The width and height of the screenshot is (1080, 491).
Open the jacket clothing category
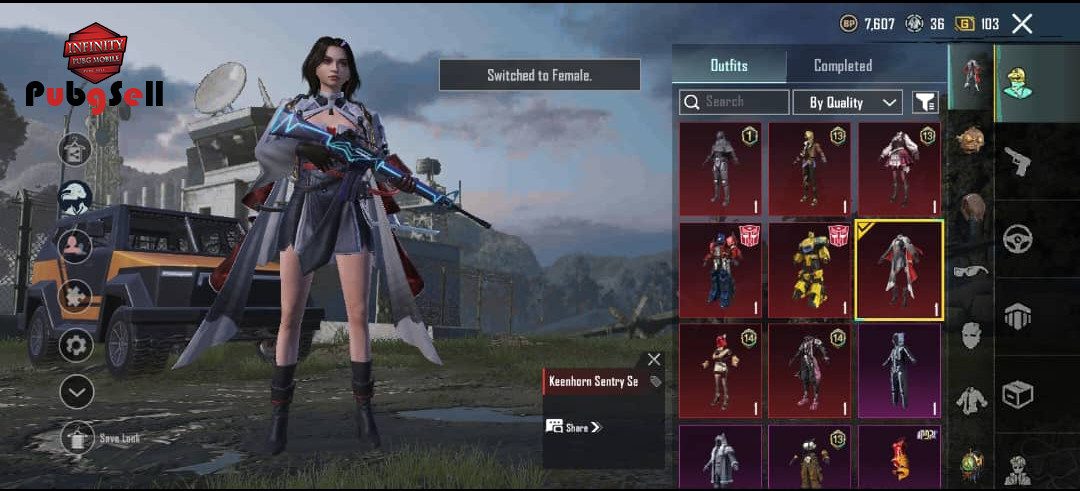pyautogui.click(x=969, y=401)
